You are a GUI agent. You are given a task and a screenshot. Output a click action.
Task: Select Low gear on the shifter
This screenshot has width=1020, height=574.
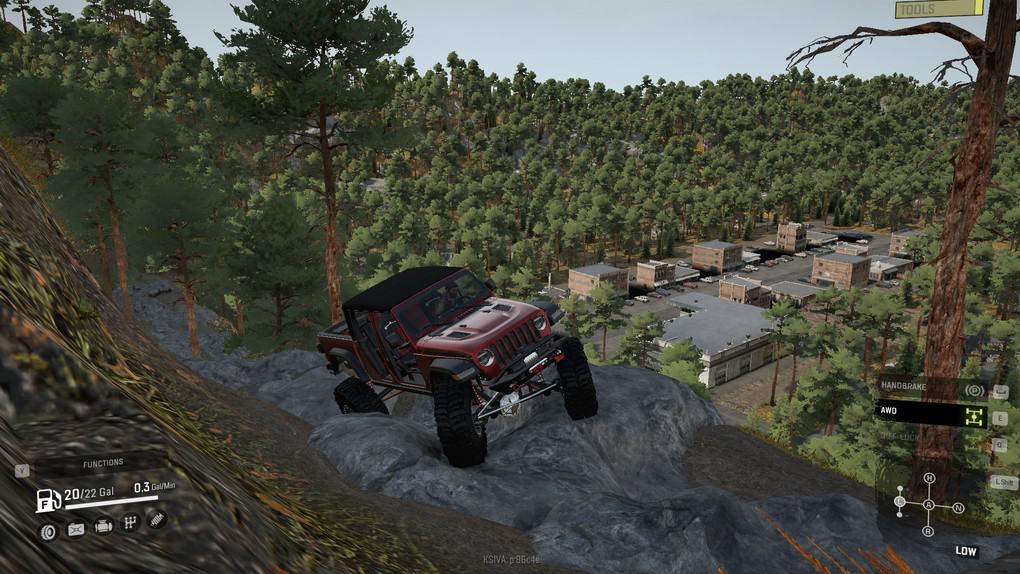click(x=900, y=501)
